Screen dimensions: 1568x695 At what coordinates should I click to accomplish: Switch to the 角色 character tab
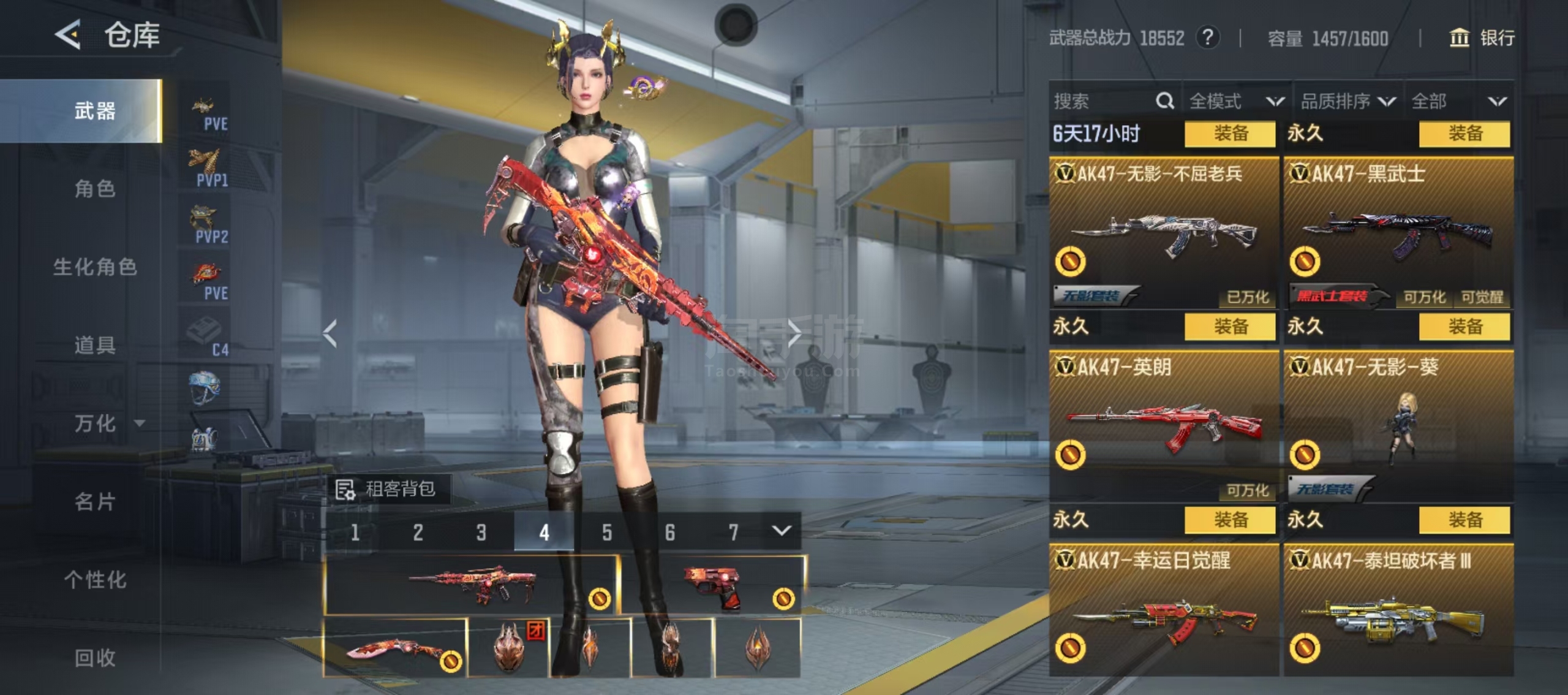click(x=95, y=189)
